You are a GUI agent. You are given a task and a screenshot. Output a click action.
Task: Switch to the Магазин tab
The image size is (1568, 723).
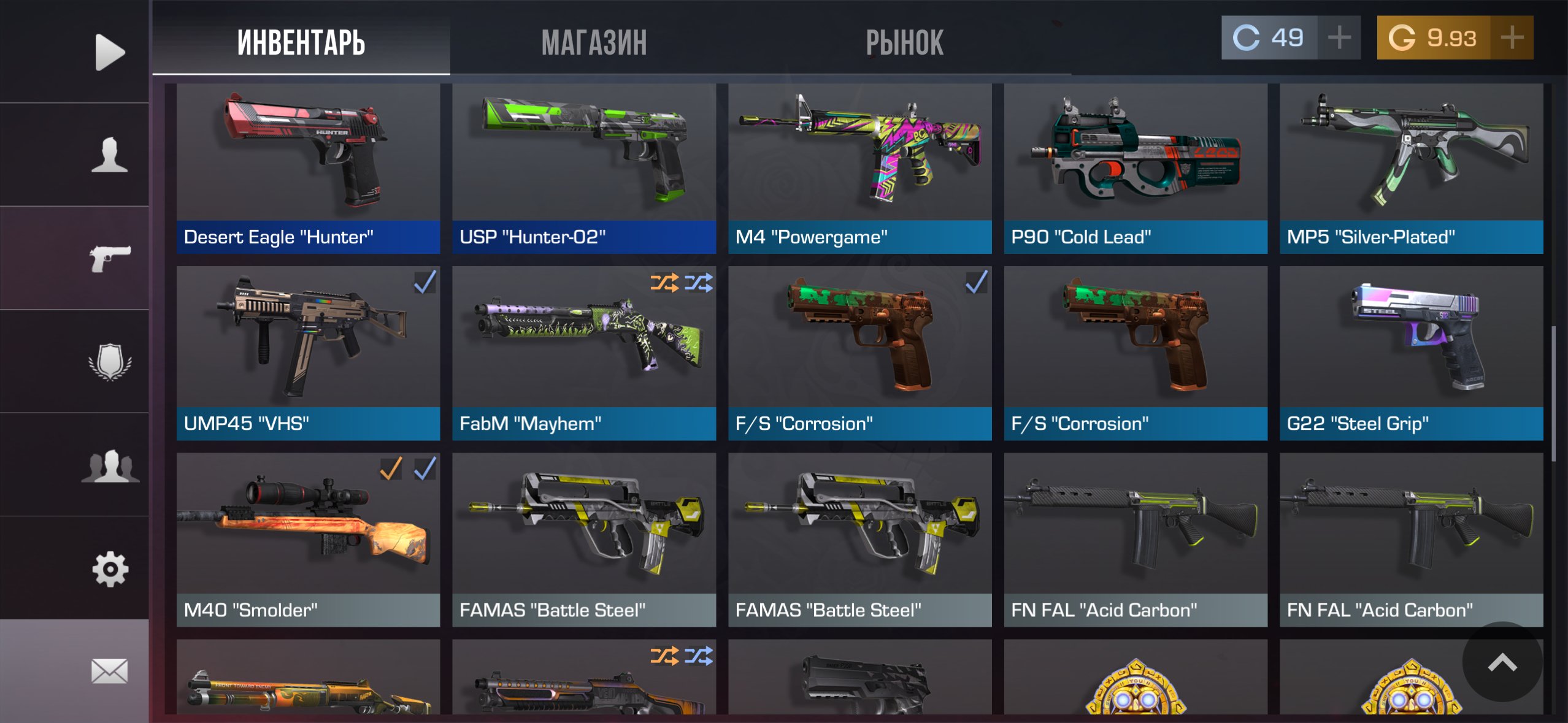[x=594, y=43]
